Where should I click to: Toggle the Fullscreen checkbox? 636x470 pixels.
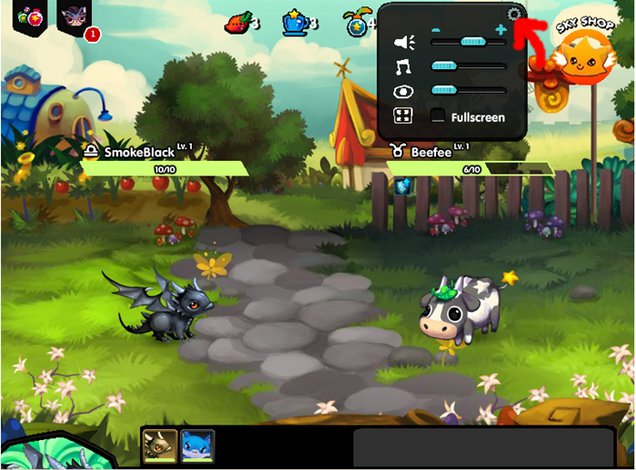point(438,117)
